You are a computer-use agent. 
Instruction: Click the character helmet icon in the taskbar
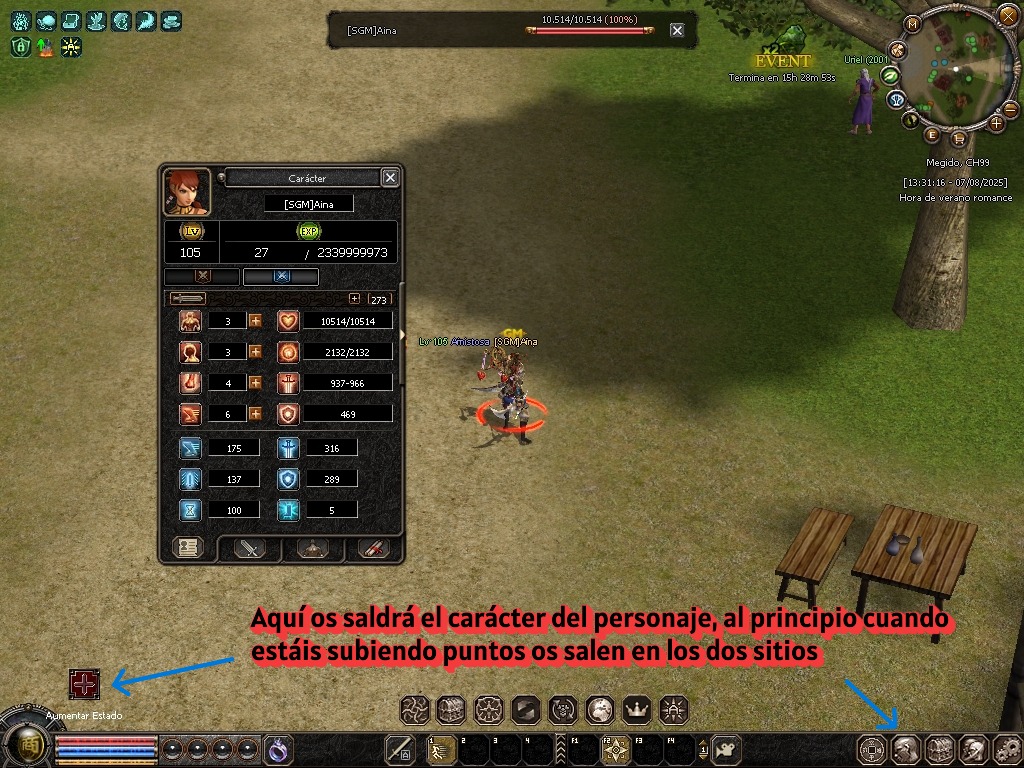(x=905, y=748)
